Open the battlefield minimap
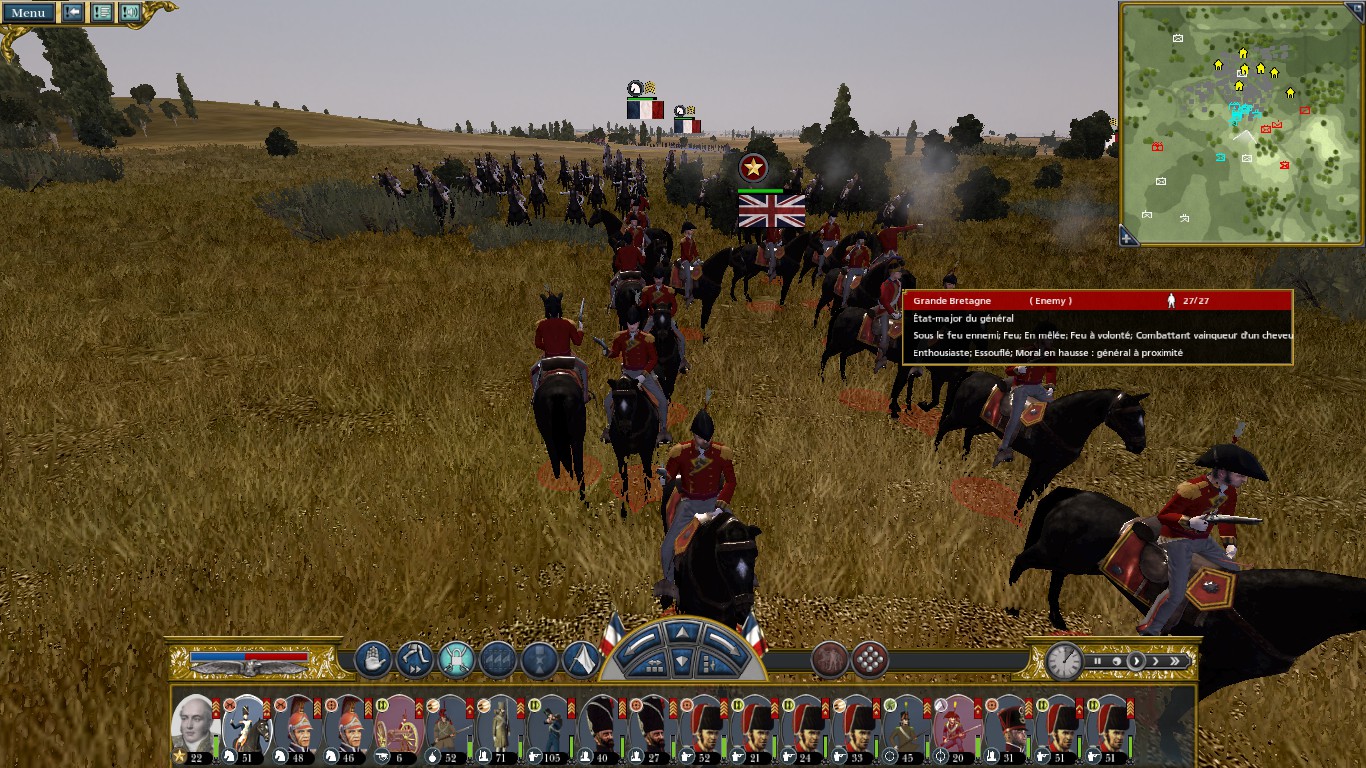This screenshot has width=1366, height=768. 1240,123
